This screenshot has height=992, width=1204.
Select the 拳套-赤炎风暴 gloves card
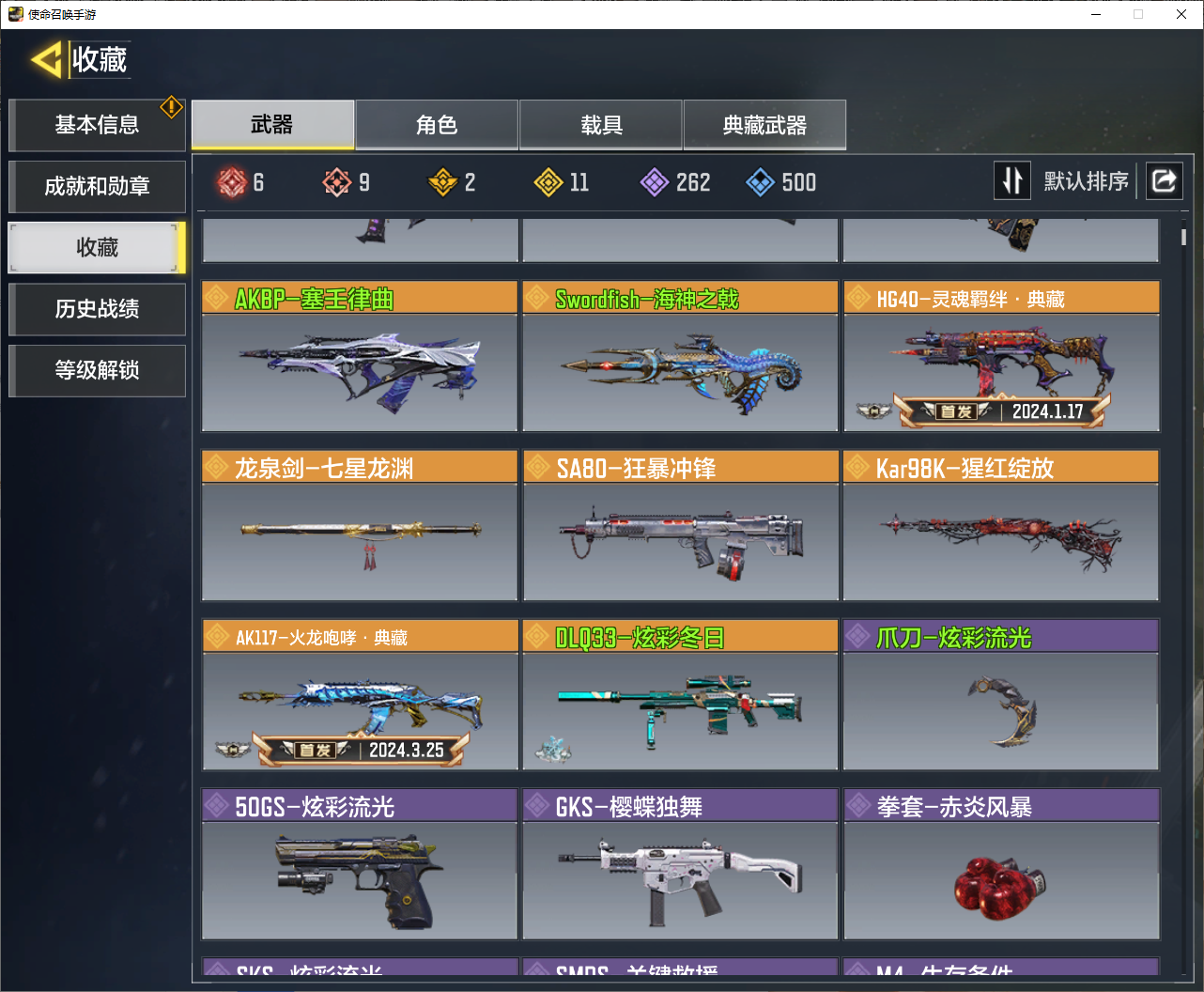point(1001,864)
